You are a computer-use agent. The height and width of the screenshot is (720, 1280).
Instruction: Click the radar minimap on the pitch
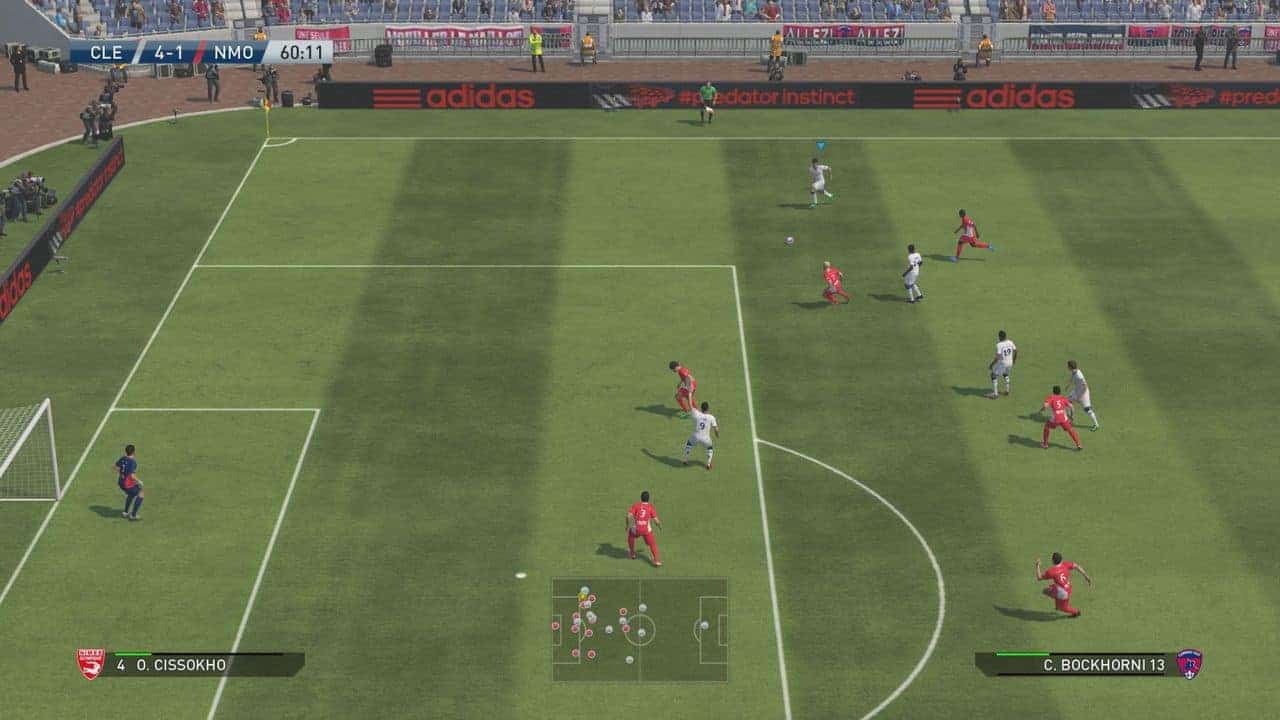pos(640,629)
